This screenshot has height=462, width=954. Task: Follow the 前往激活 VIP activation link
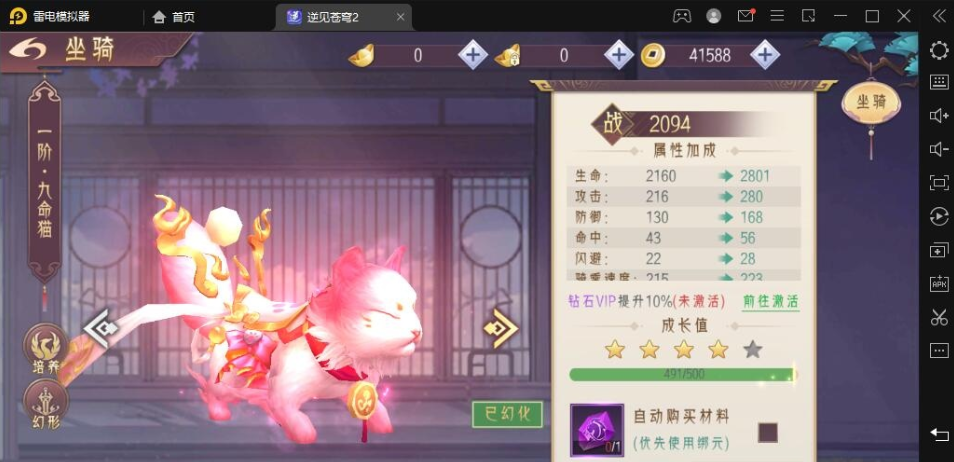tap(770, 301)
